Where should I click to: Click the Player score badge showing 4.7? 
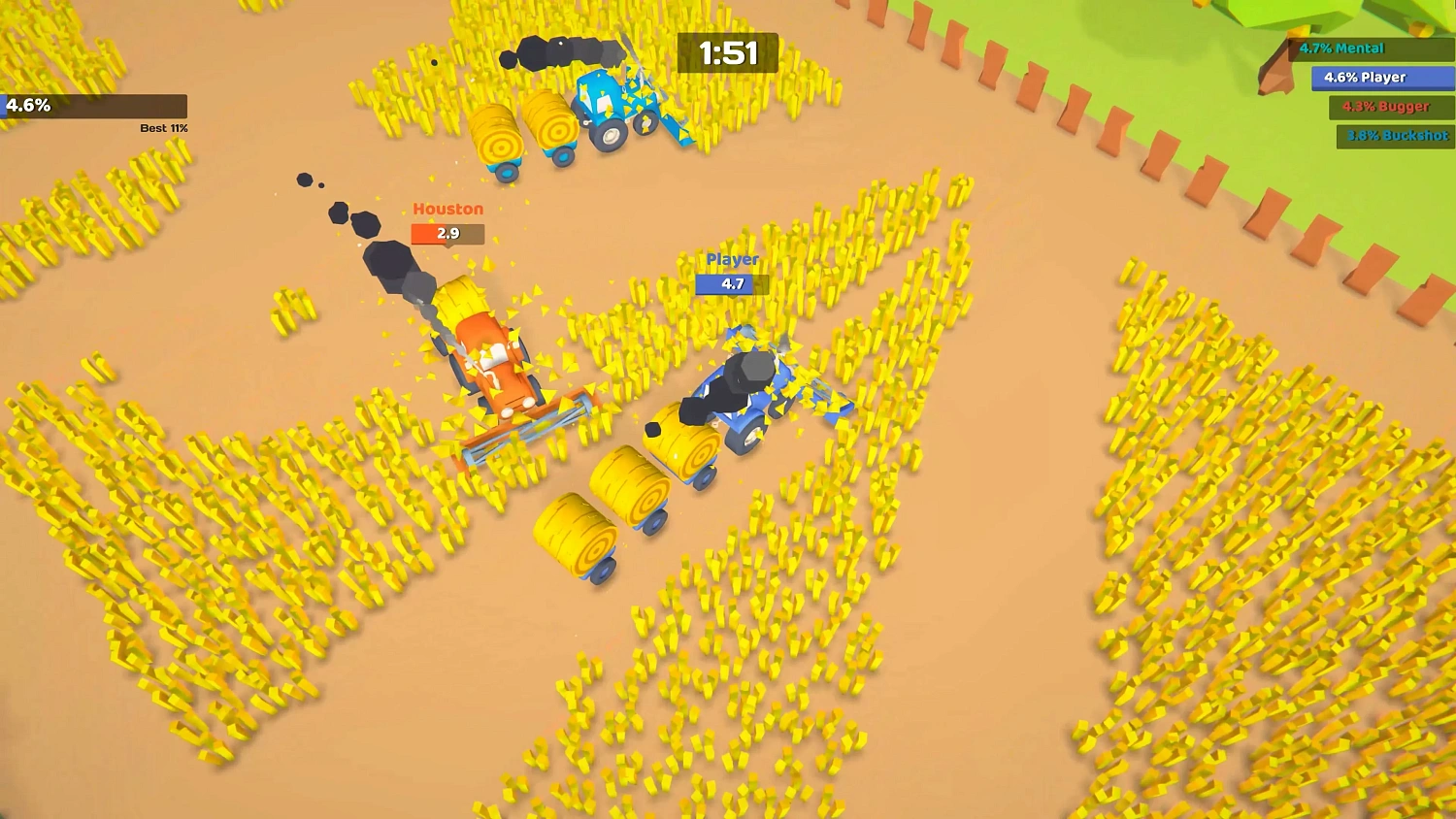point(731,283)
